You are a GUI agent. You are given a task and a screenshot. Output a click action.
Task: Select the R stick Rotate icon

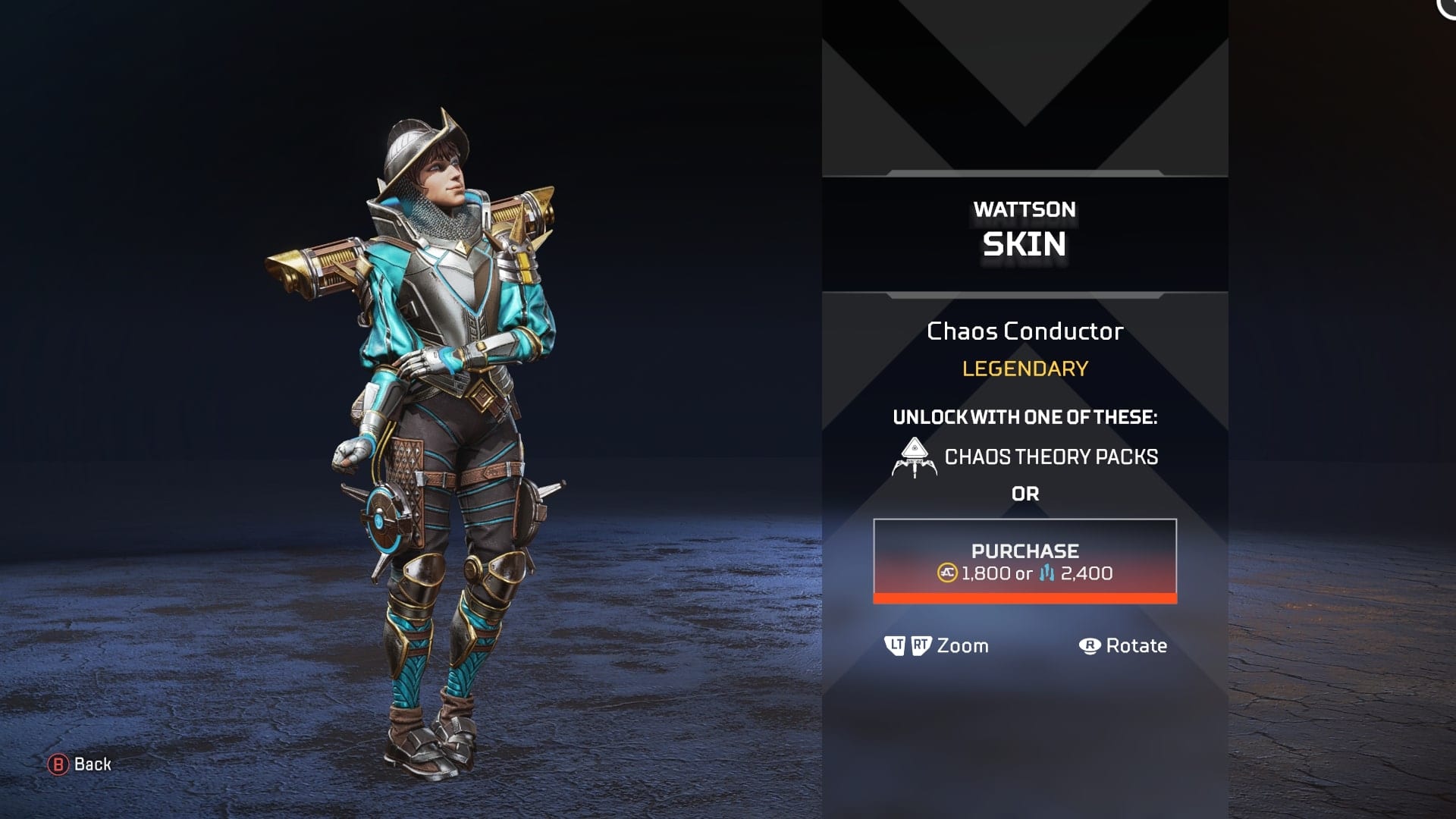pos(1090,646)
